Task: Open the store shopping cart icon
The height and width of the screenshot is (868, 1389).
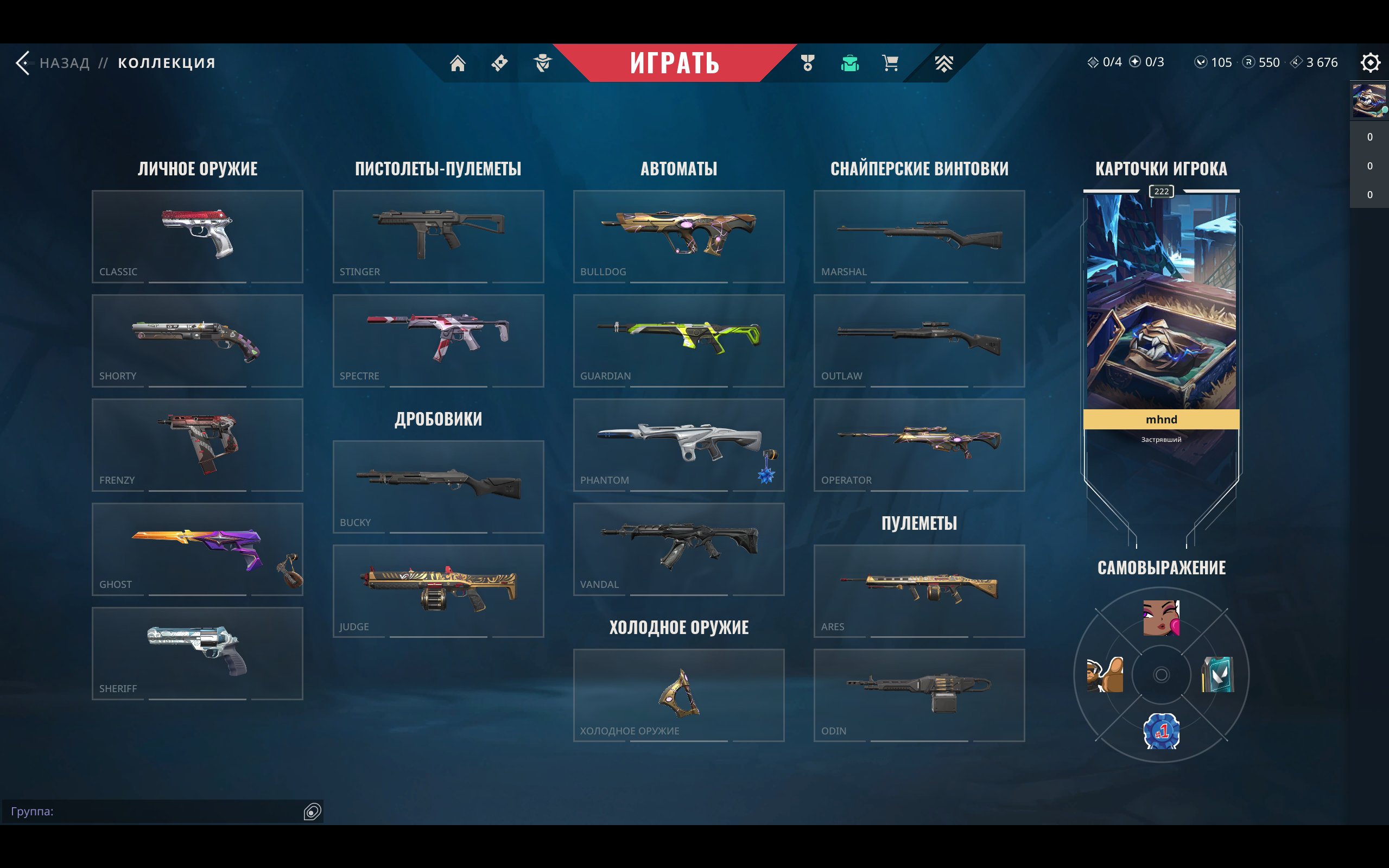Action: pos(890,63)
